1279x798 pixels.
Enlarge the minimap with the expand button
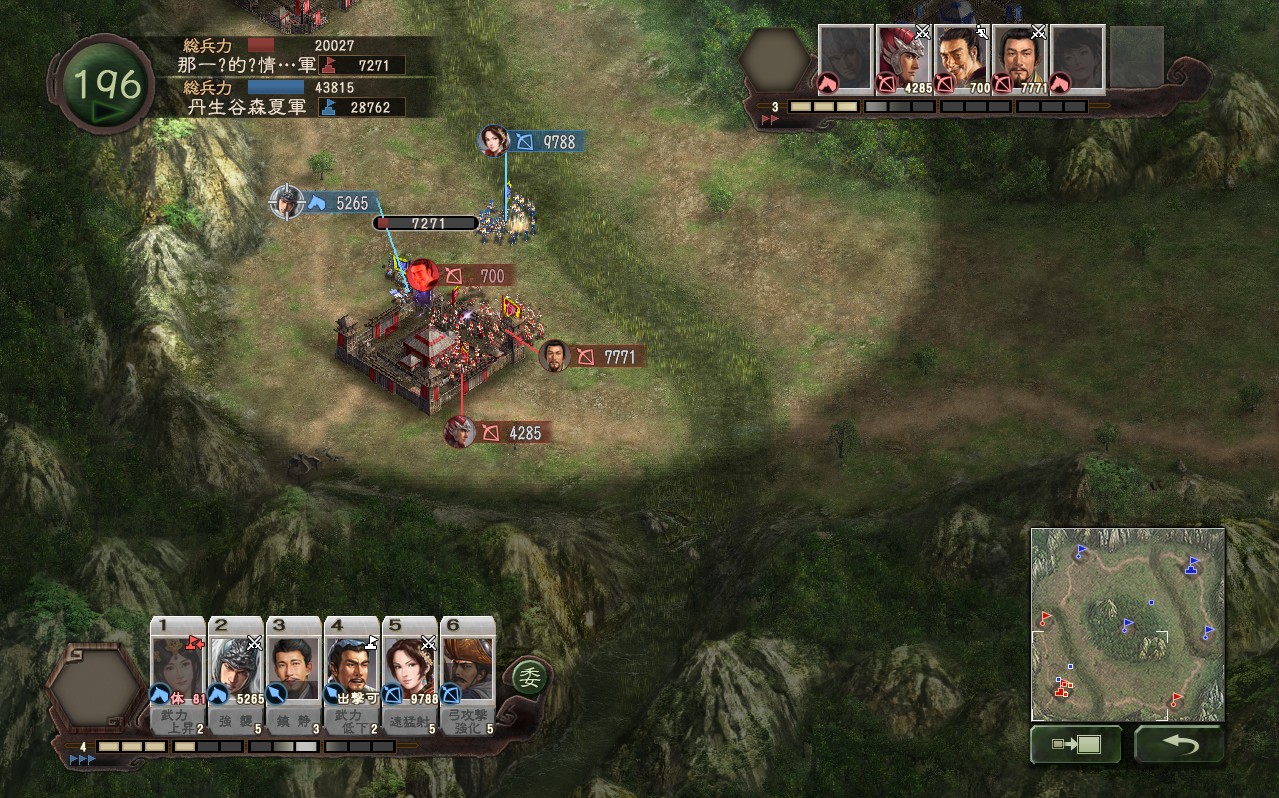1075,744
